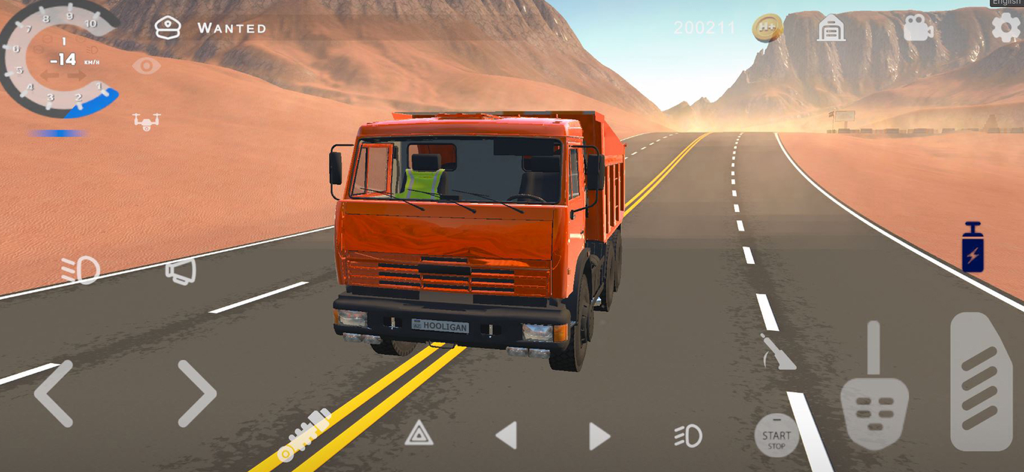Steer left with the left chevron
1024x472 pixels.
pos(53,393)
